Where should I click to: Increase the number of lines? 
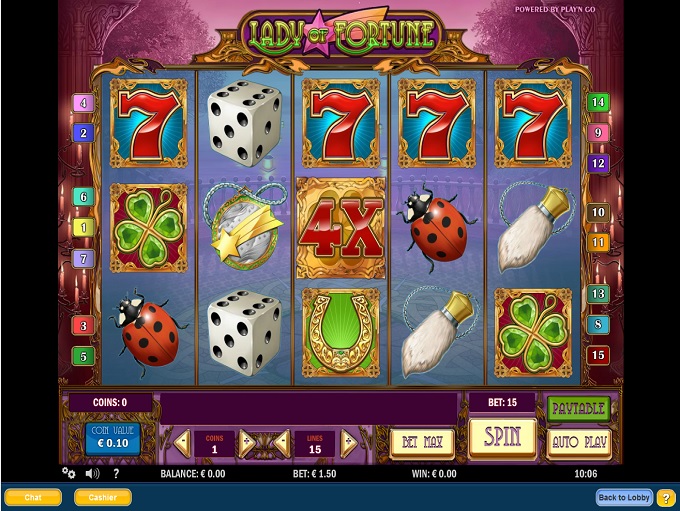point(349,442)
